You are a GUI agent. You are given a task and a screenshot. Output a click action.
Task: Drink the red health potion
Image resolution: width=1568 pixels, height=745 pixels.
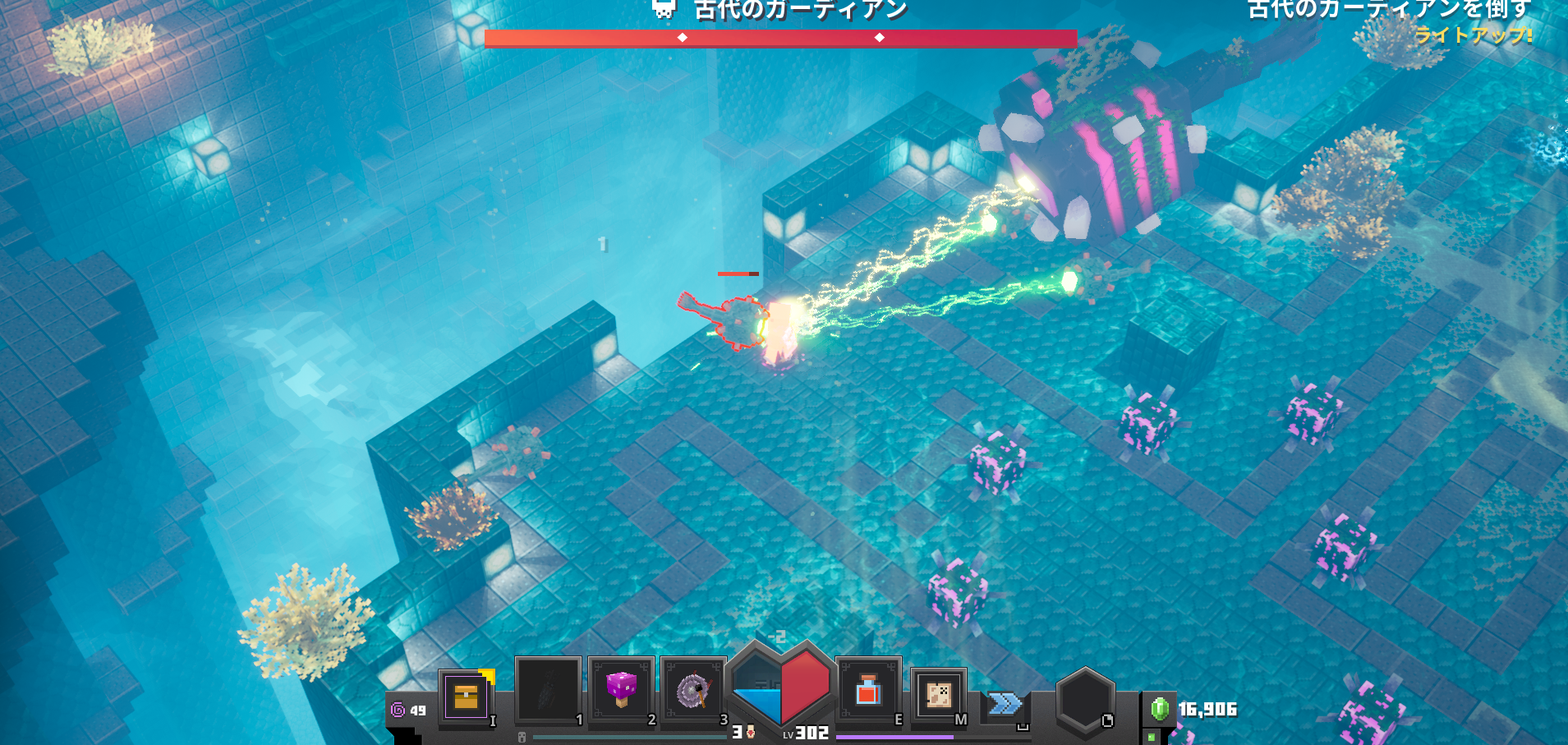pos(868,691)
